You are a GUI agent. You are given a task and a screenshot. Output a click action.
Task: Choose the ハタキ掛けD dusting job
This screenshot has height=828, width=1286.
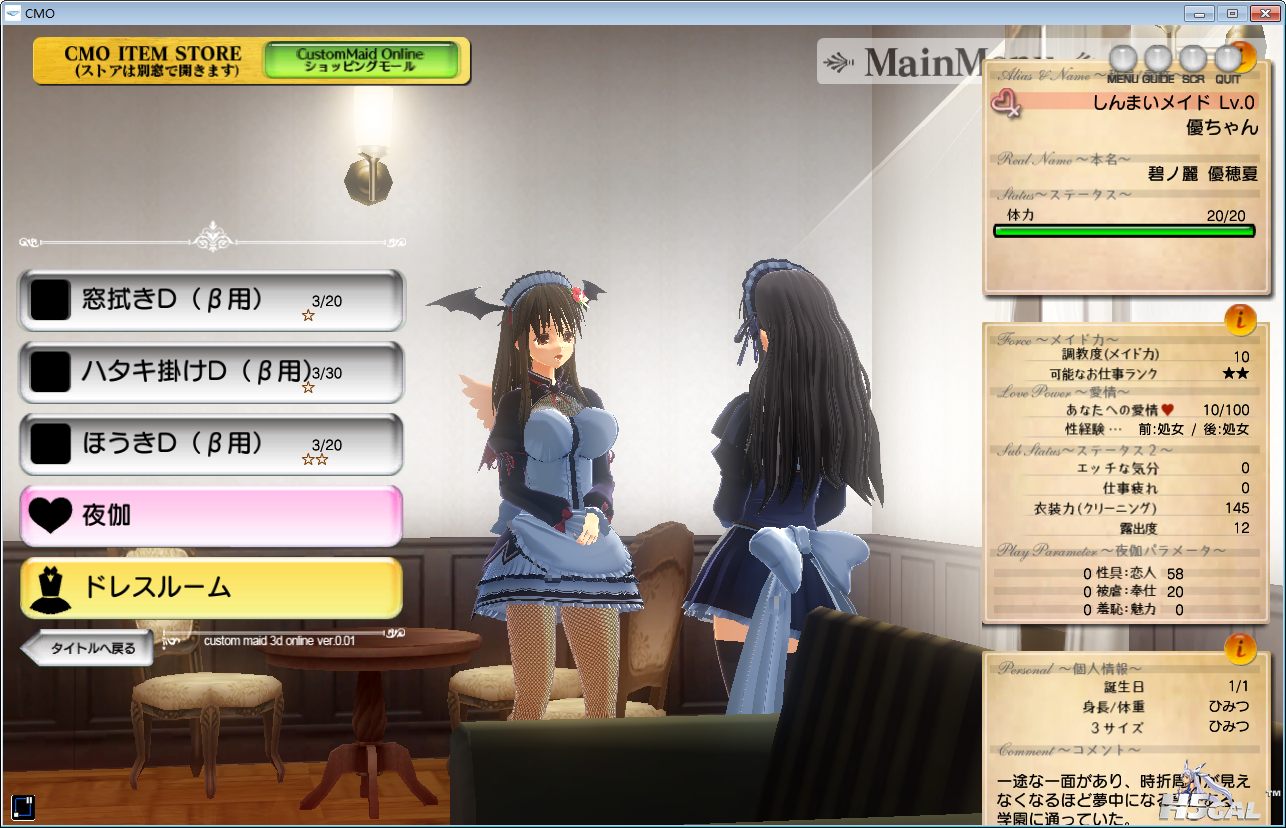(211, 372)
